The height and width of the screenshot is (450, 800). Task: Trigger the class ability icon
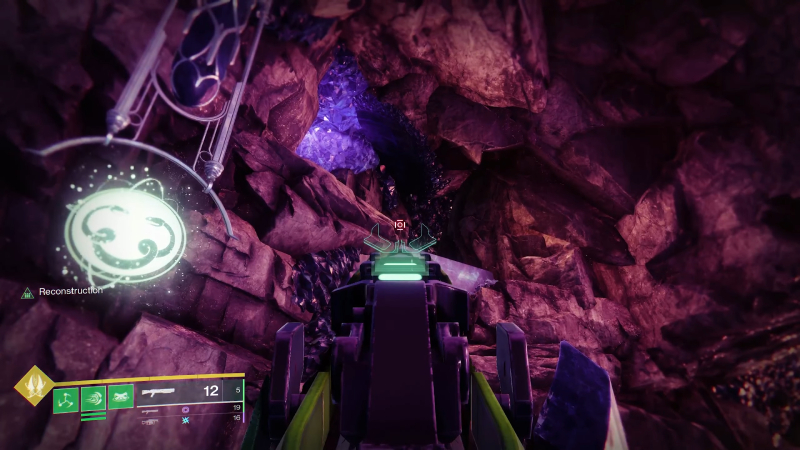(121, 398)
